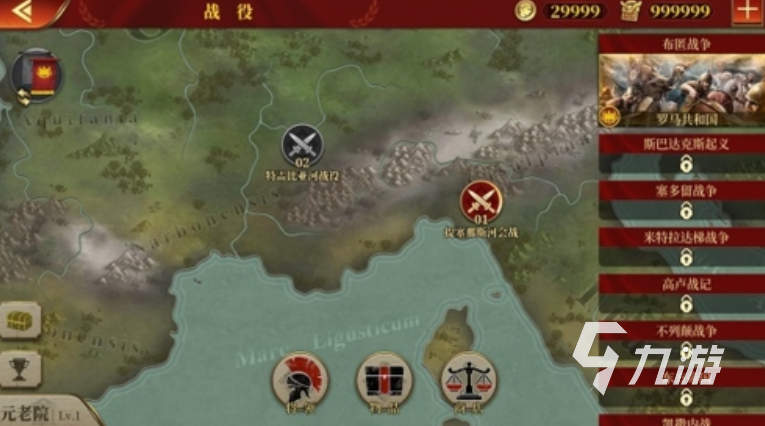Start battle 01 red crossed swords marker
The width and height of the screenshot is (765, 426).
(x=480, y=202)
